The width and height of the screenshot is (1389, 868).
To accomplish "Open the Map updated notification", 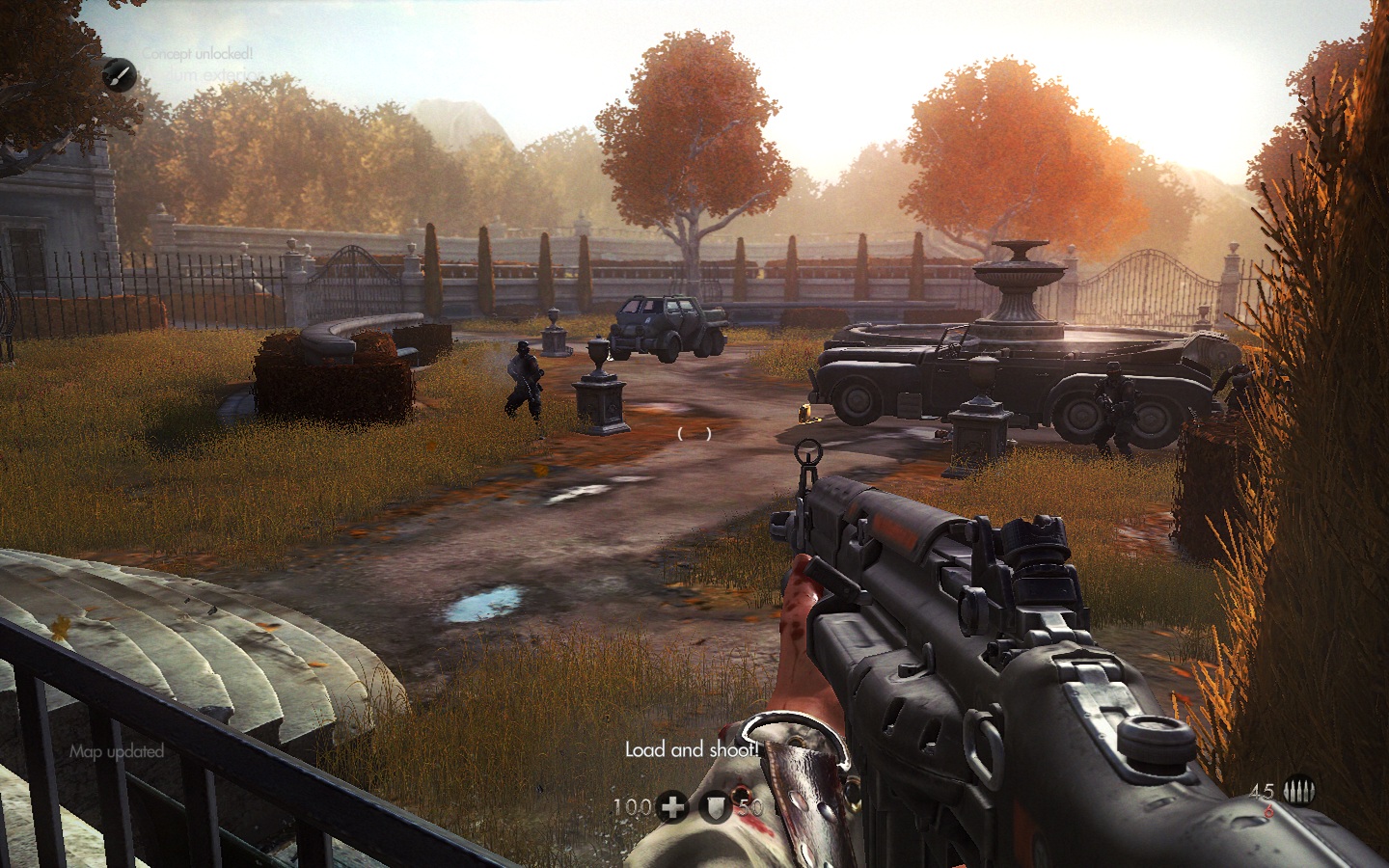I will click(116, 751).
